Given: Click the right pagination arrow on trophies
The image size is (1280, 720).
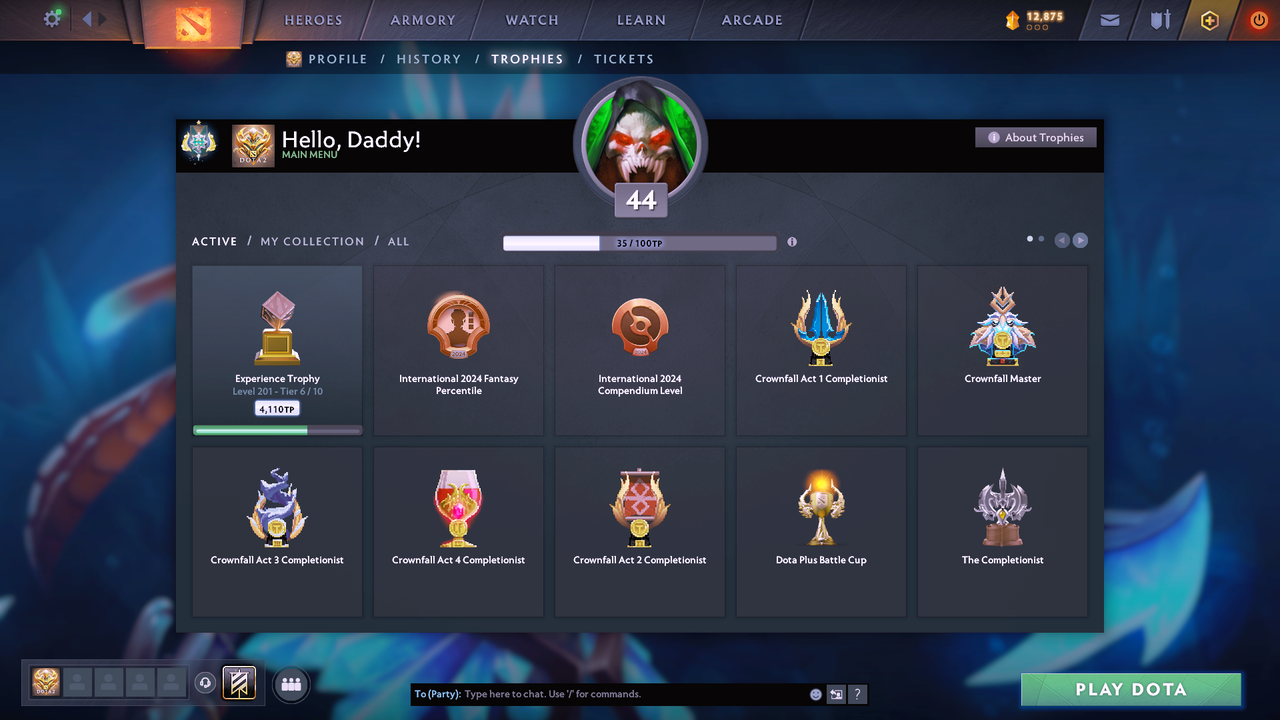Looking at the screenshot, I should [x=1081, y=240].
